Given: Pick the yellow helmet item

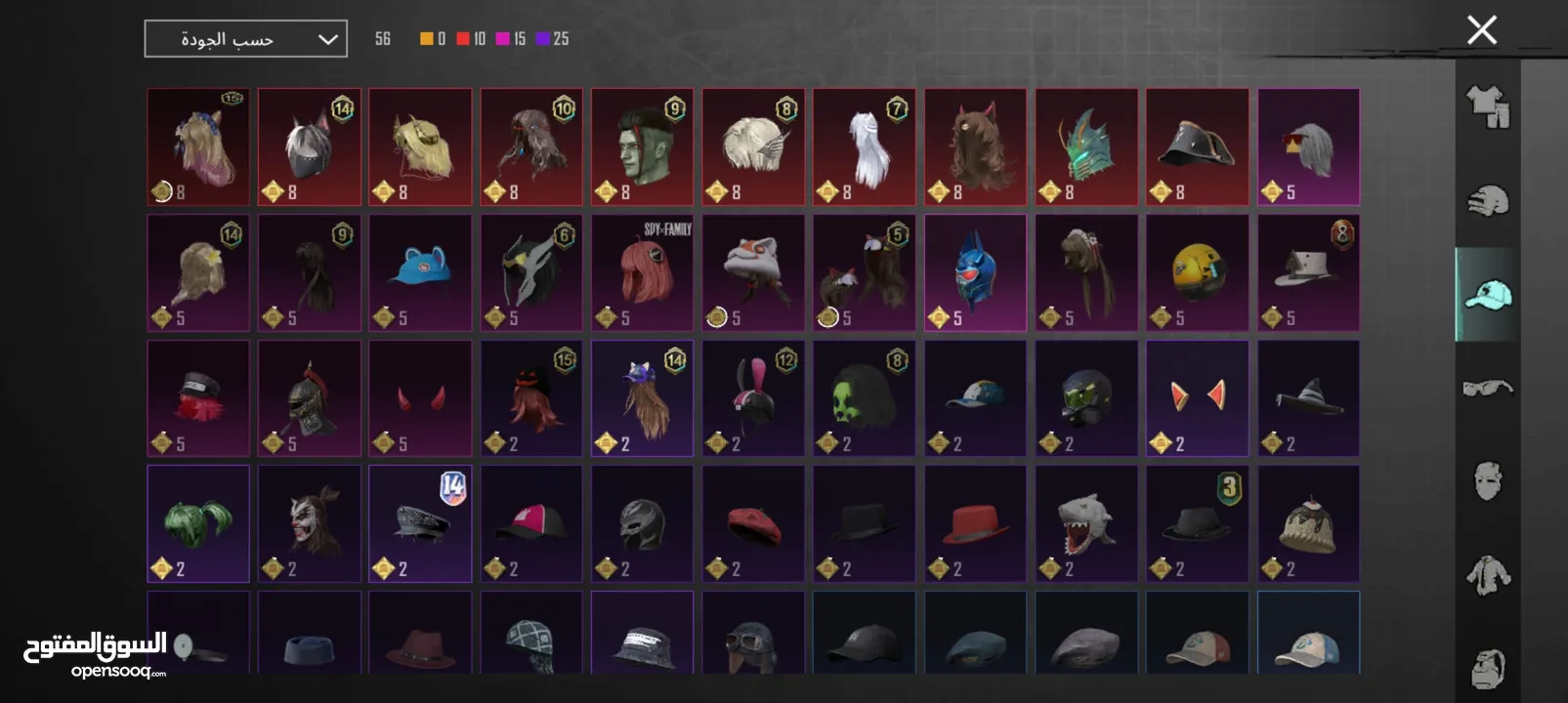Looking at the screenshot, I should pyautogui.click(x=1197, y=272).
